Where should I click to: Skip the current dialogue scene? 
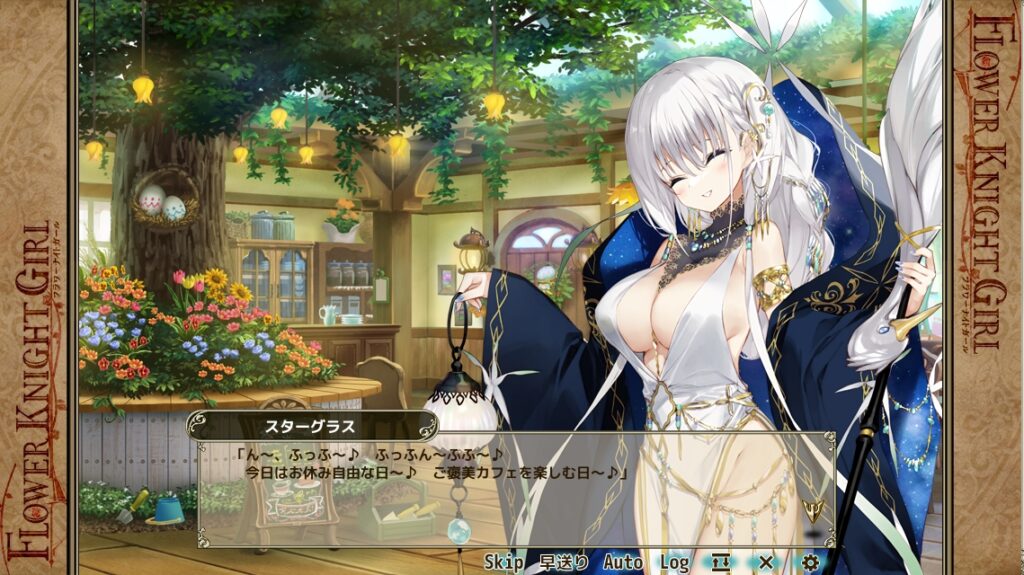click(504, 562)
